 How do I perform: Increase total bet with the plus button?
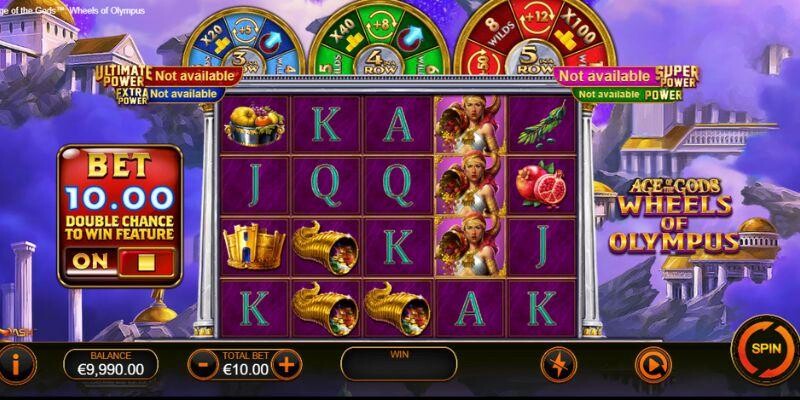[x=287, y=364]
